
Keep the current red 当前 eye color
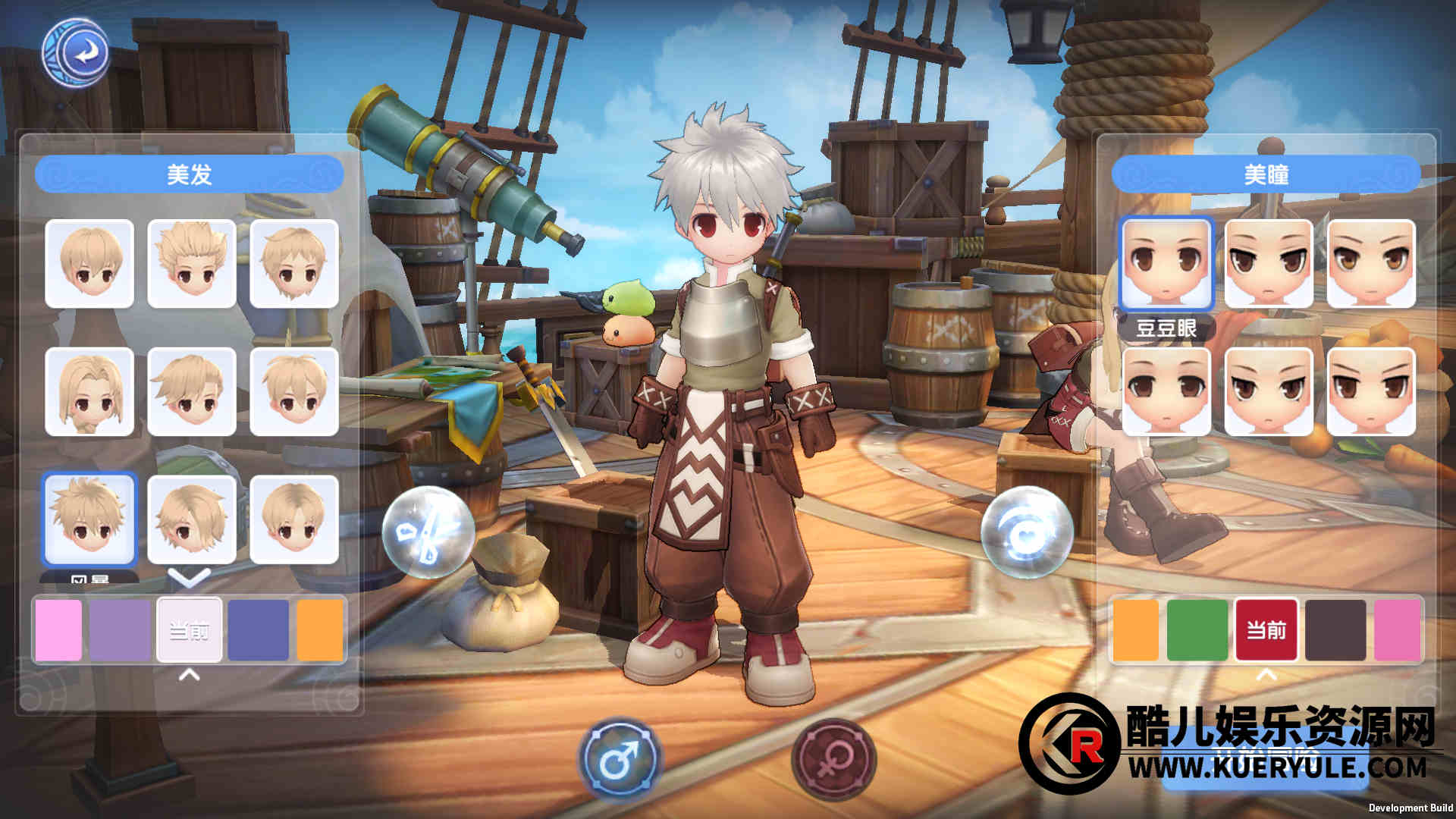(1266, 630)
